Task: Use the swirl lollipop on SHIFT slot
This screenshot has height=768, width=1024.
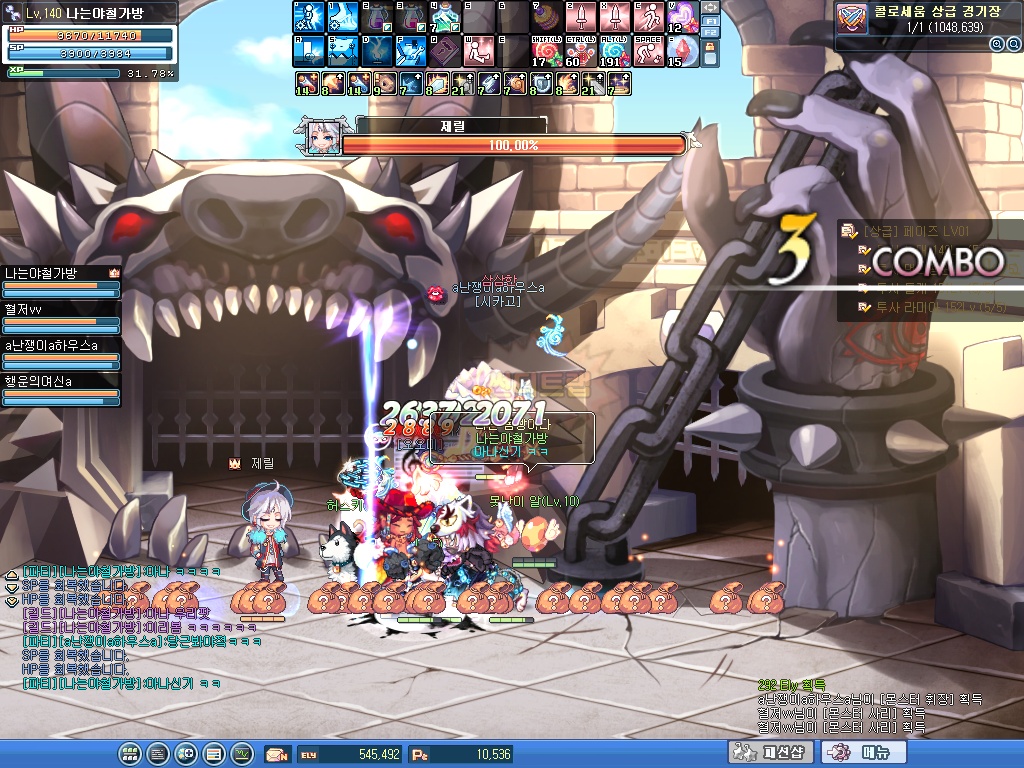Action: point(546,50)
